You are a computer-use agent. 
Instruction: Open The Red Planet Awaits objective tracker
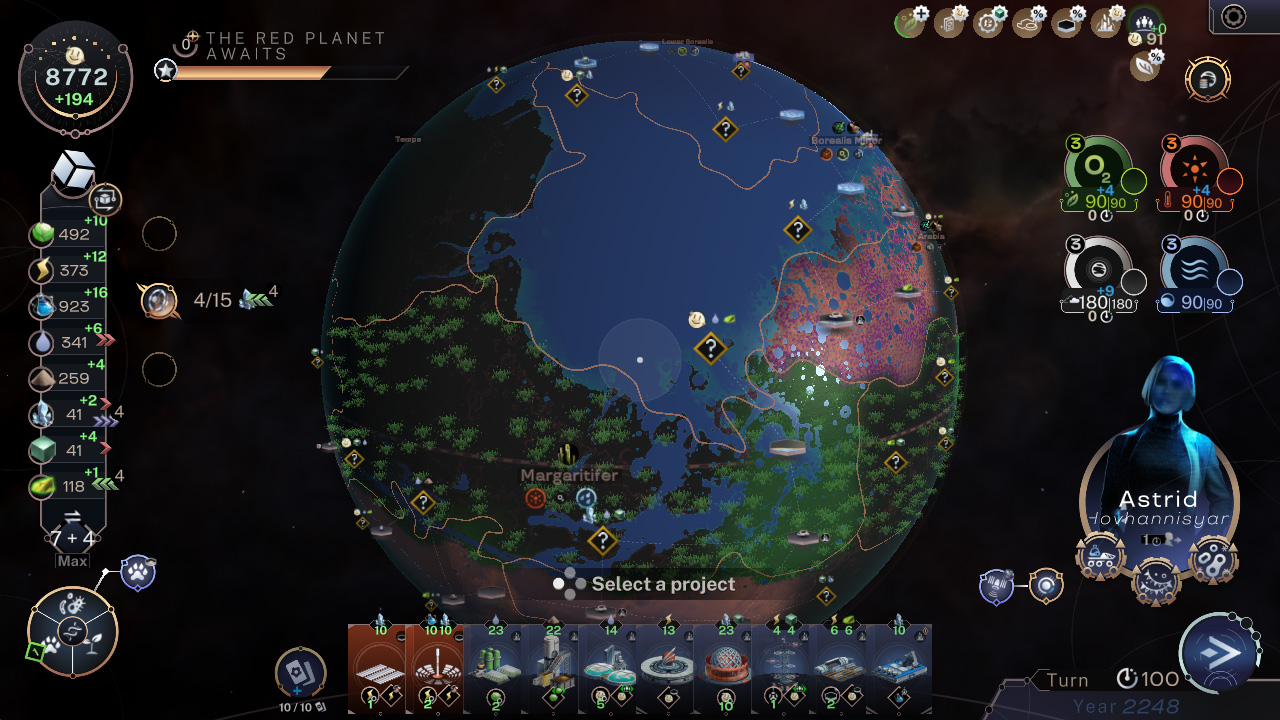[295, 46]
